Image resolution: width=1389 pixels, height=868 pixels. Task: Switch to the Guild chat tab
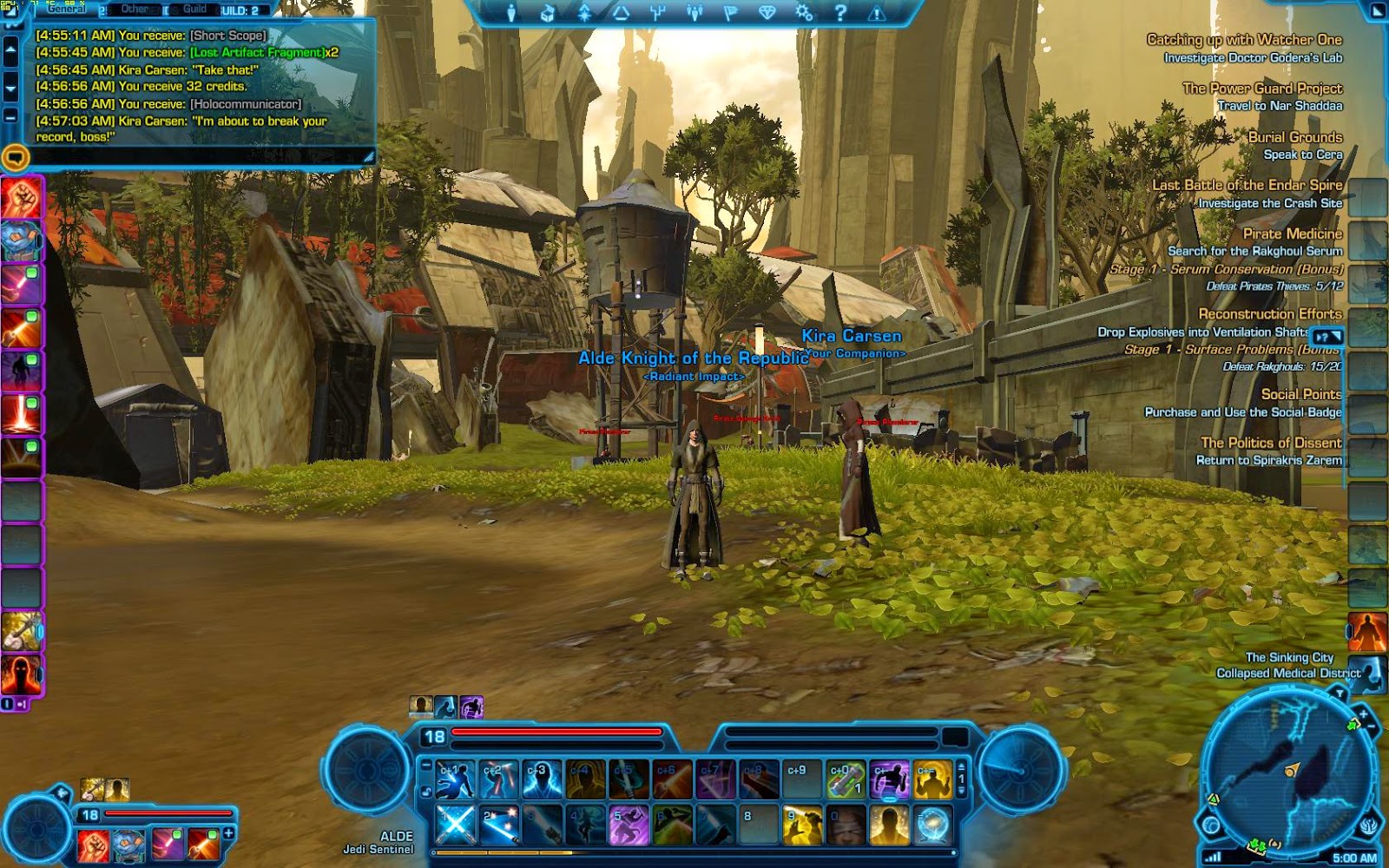[194, 10]
